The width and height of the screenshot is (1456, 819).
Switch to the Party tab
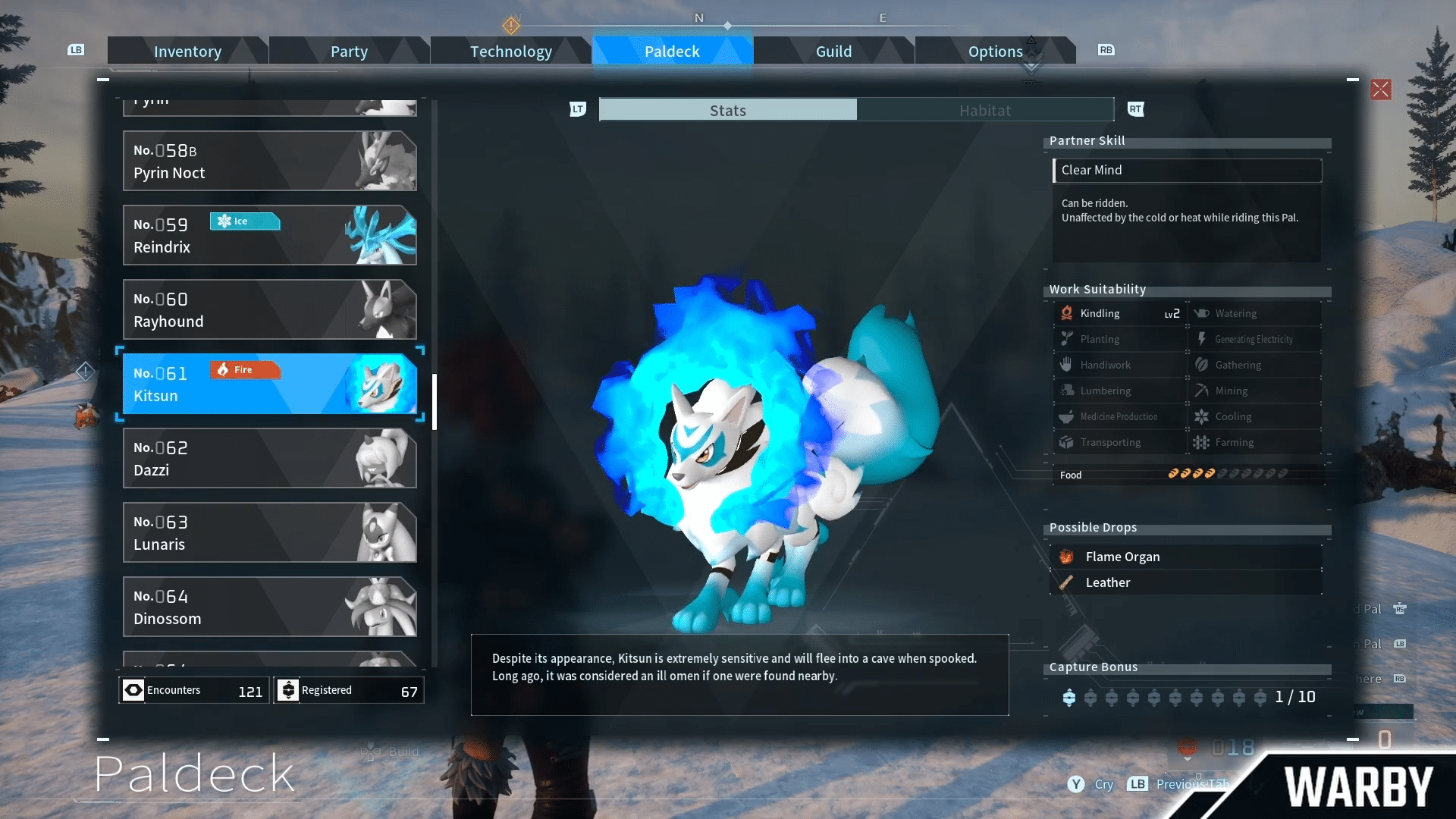[x=349, y=52]
